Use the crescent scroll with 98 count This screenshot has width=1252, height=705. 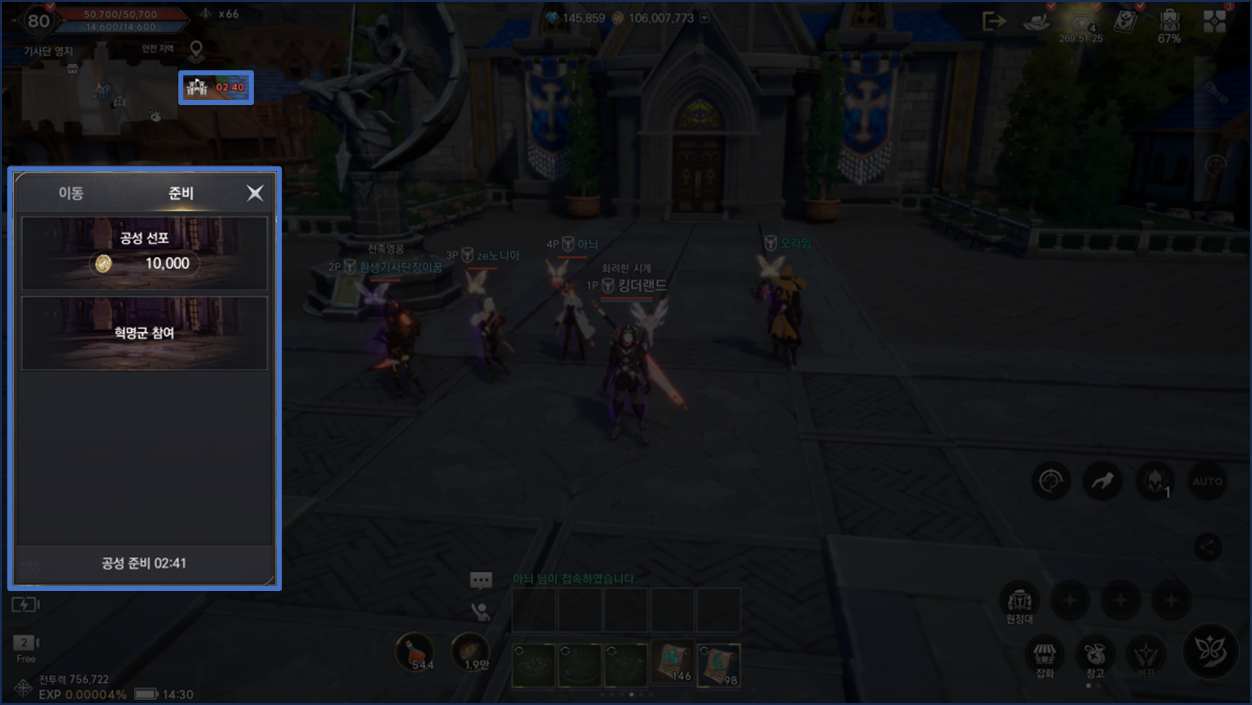(x=718, y=664)
